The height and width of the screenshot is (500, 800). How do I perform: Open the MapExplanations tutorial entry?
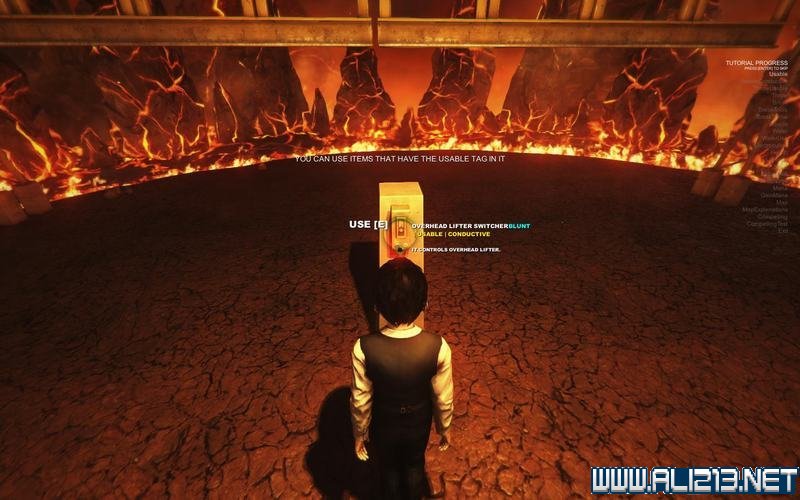coord(765,210)
